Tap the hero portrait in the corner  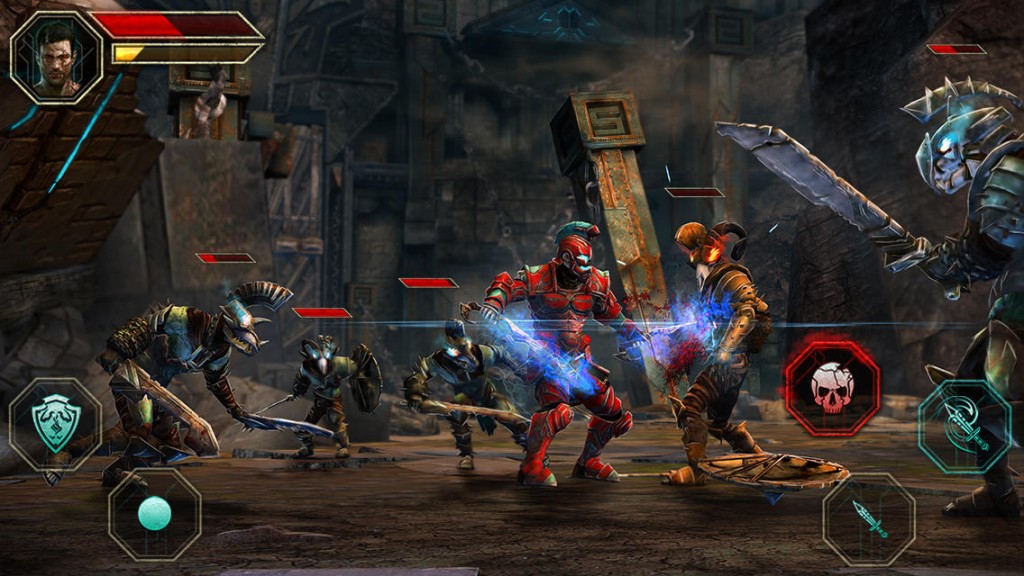coord(57,57)
